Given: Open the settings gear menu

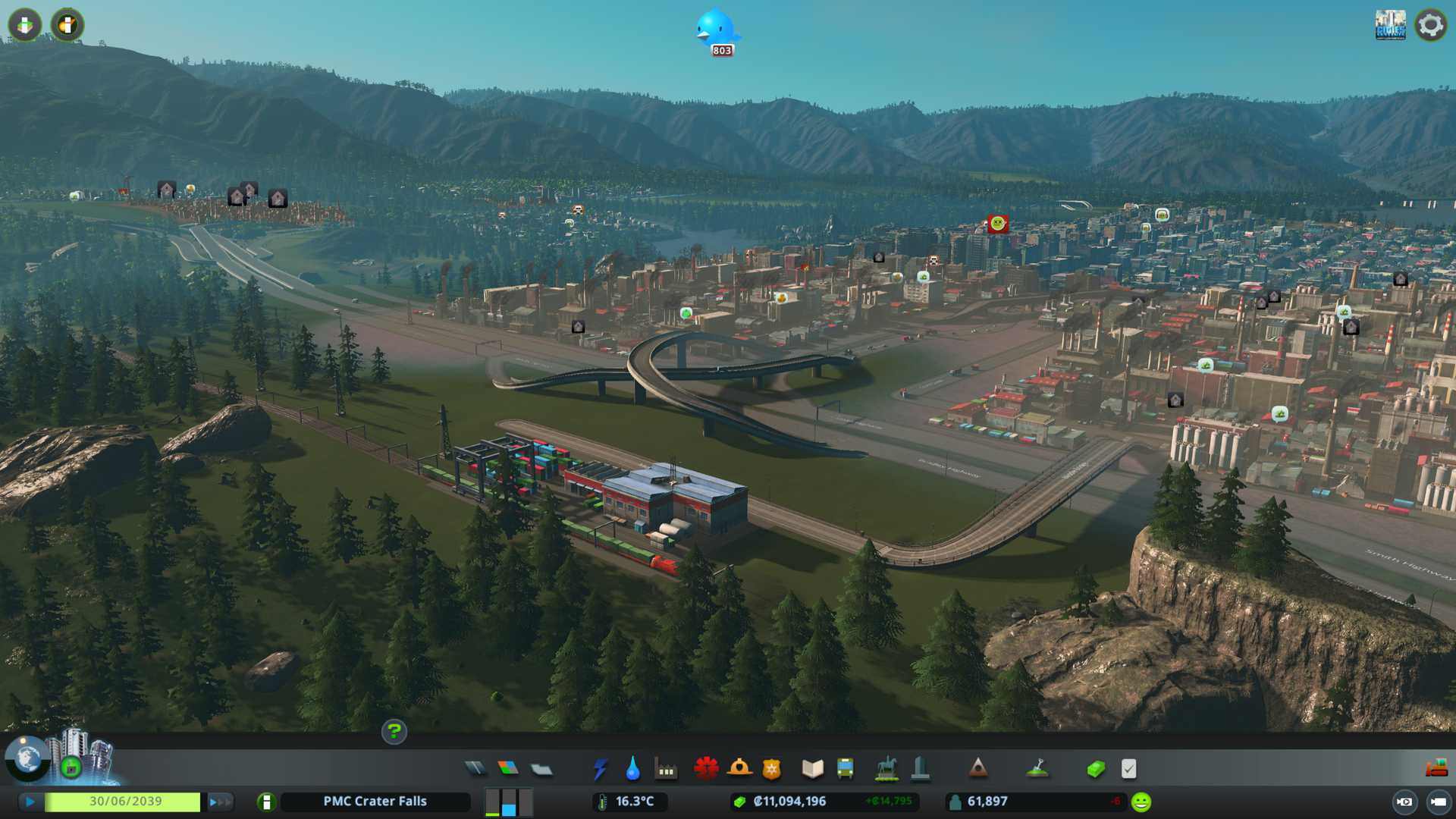Looking at the screenshot, I should [x=1430, y=25].
